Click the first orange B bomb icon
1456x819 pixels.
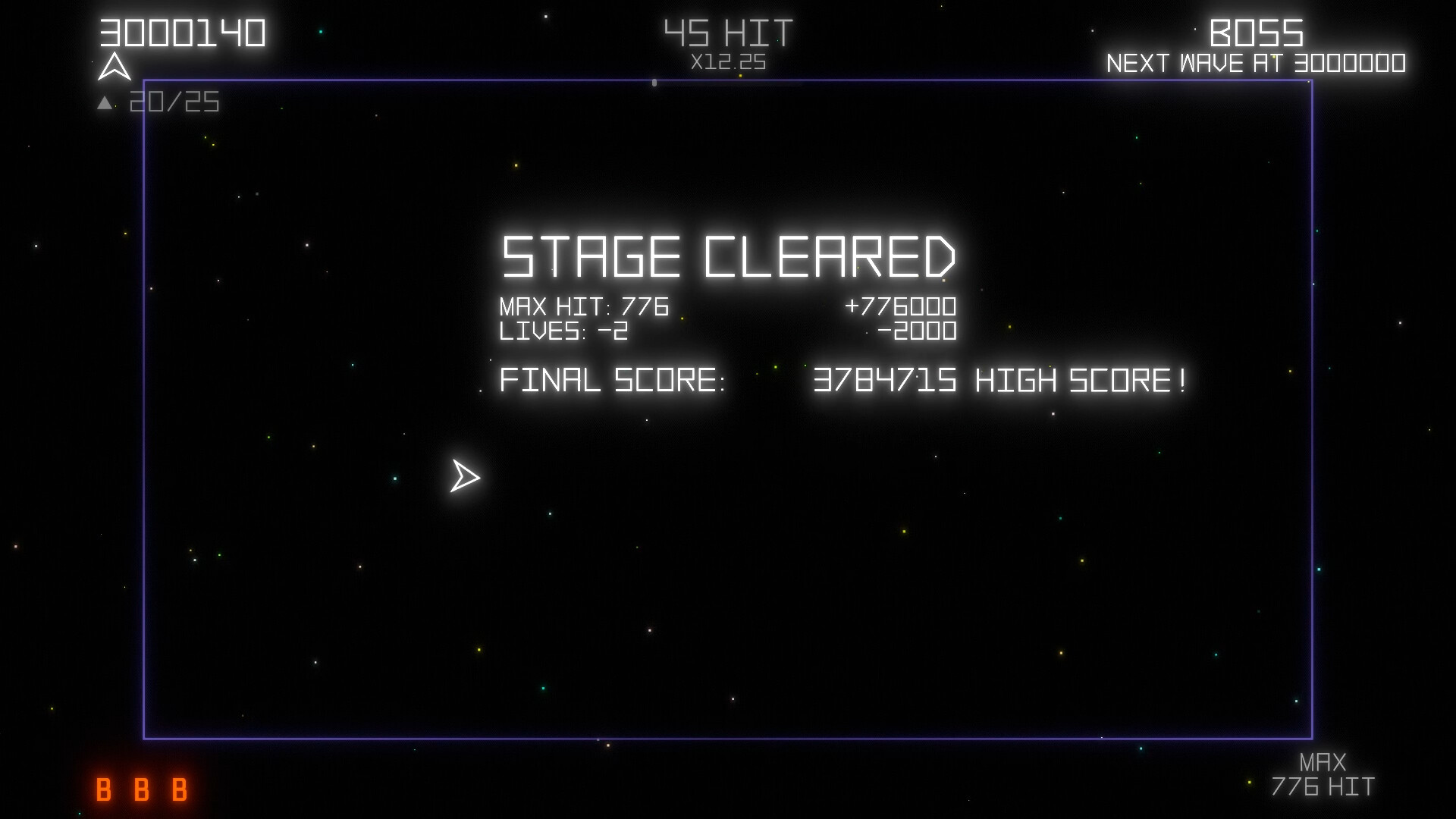(103, 791)
